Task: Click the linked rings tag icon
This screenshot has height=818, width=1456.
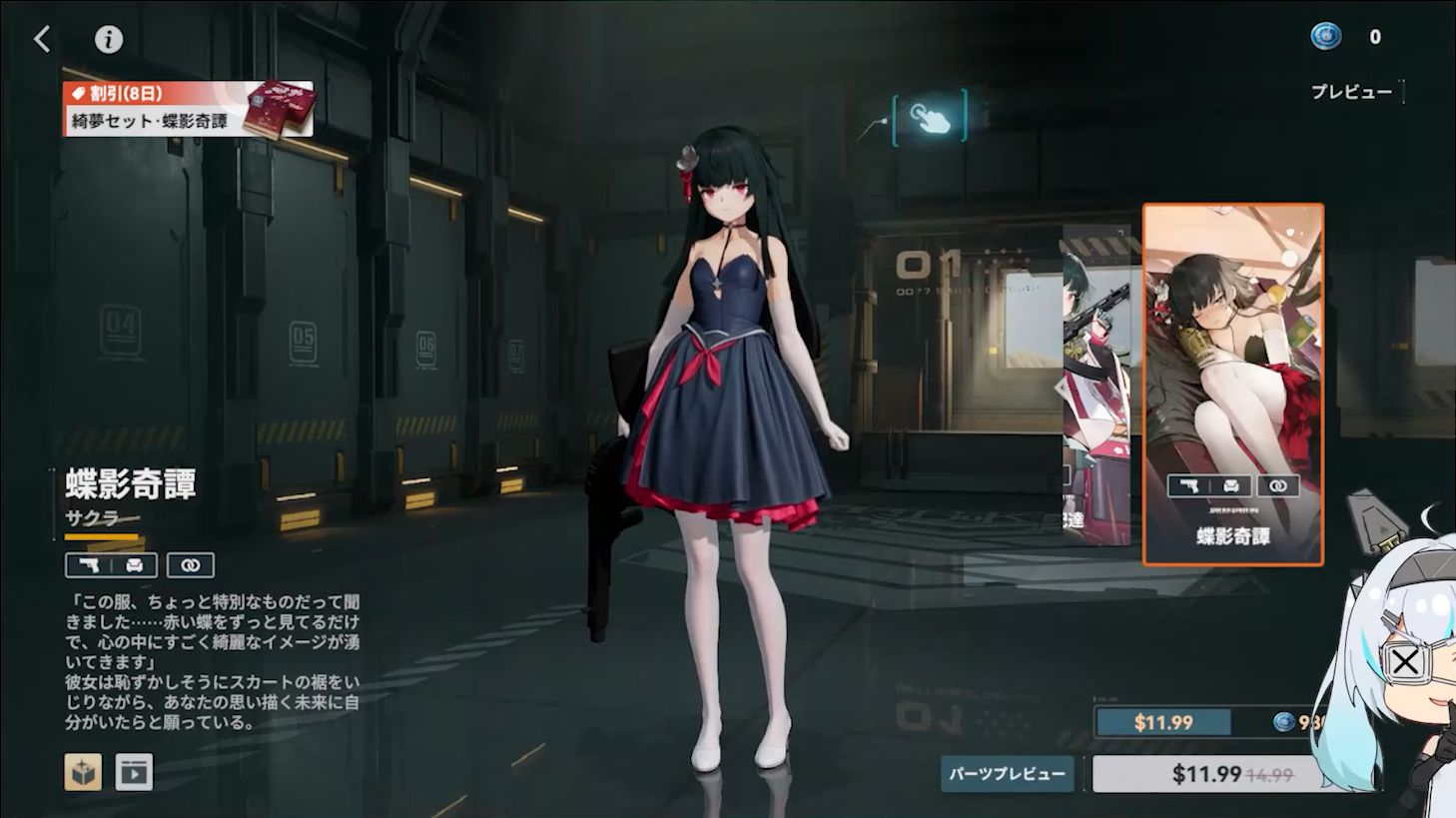Action: [x=190, y=565]
